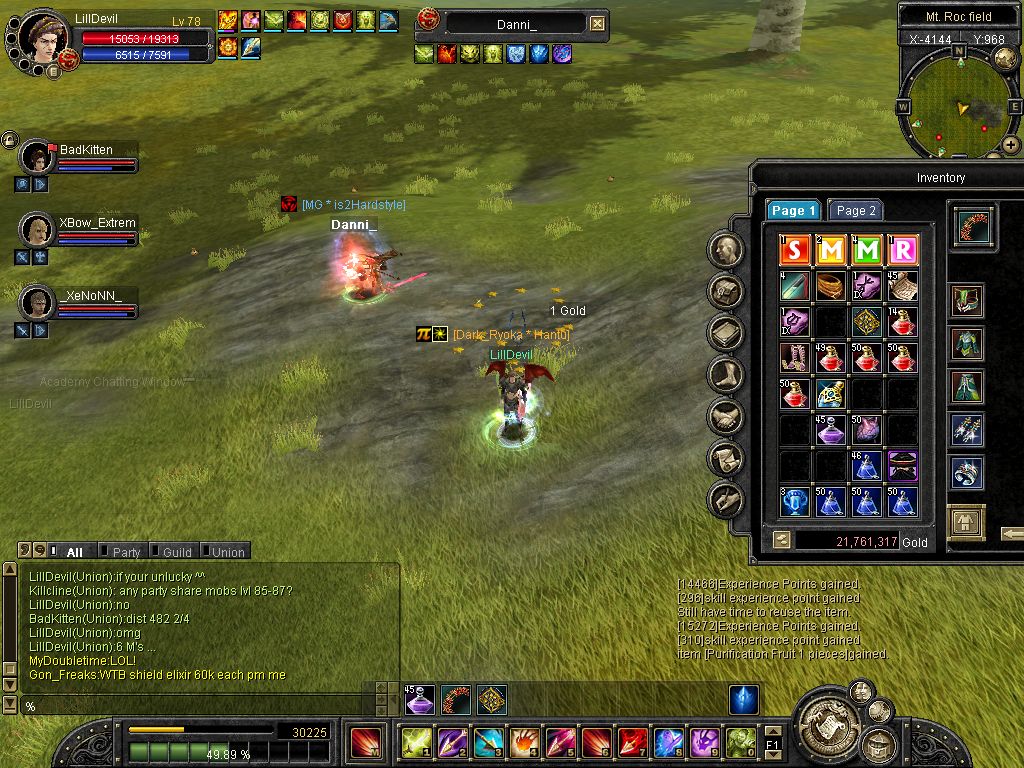Screen dimensions: 1024x768
Task: Select BadKitten in the party list
Action: [x=86, y=150]
